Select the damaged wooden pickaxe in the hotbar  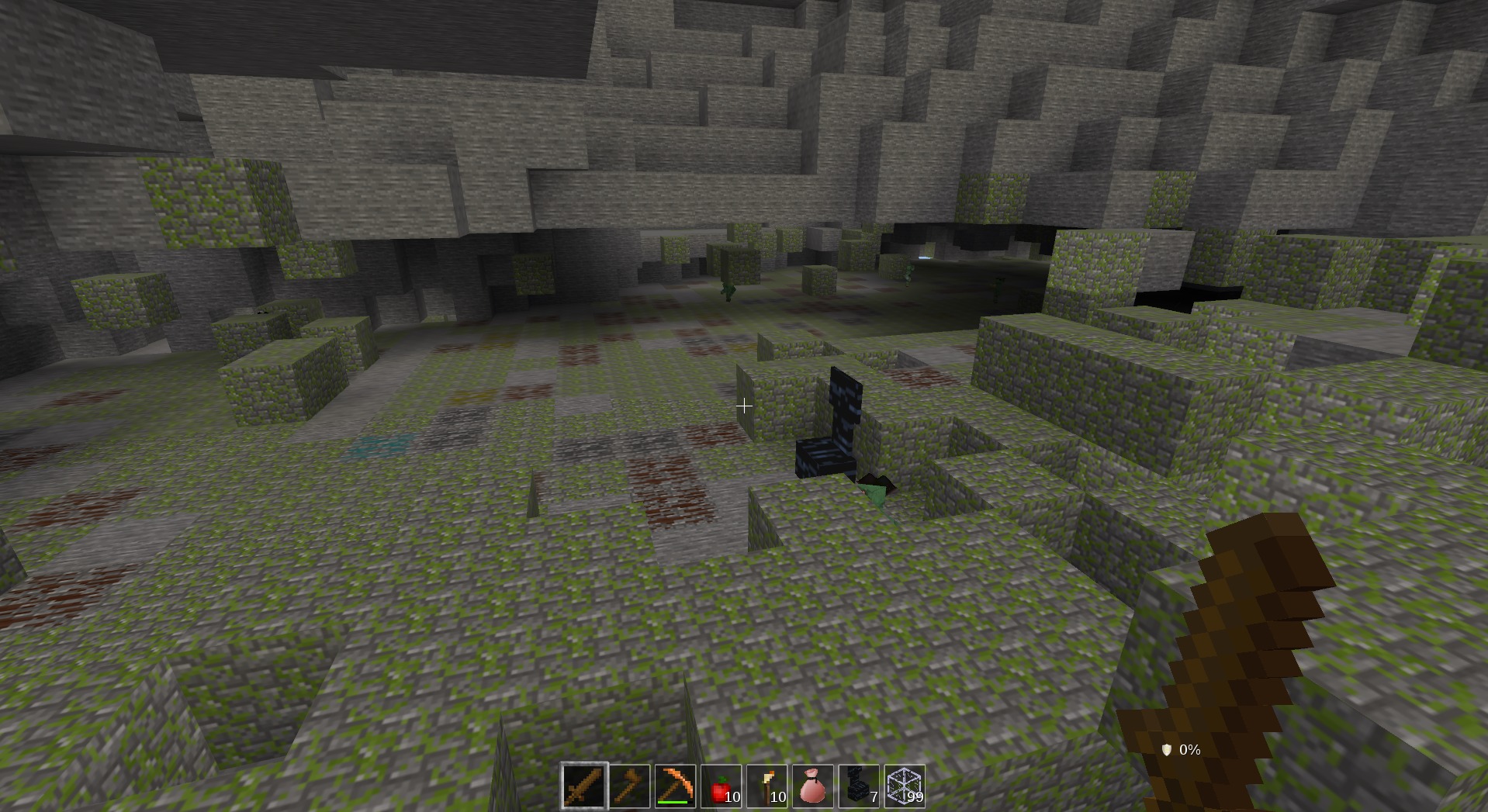point(673,785)
